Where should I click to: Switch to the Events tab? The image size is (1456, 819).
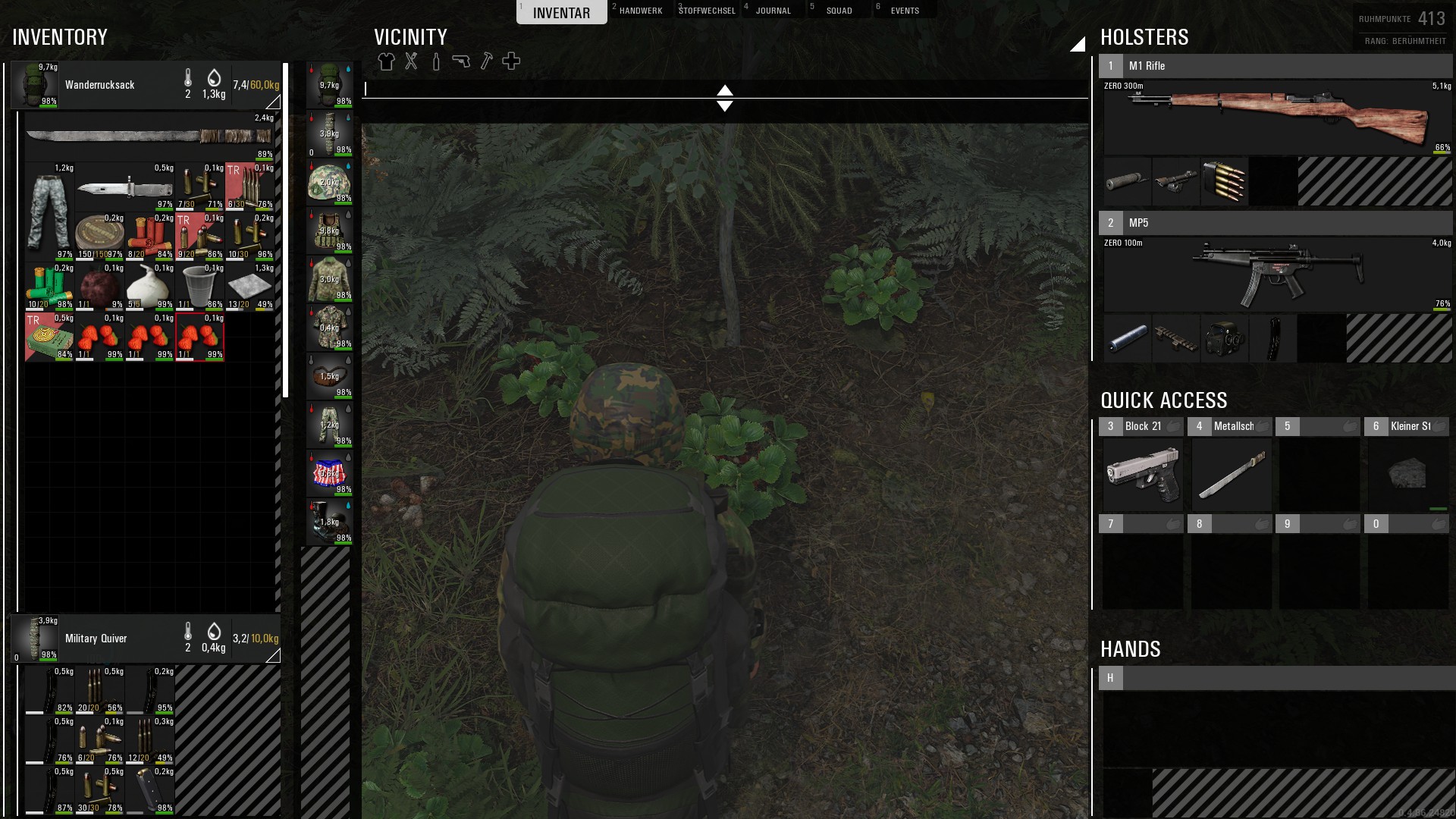pos(905,11)
